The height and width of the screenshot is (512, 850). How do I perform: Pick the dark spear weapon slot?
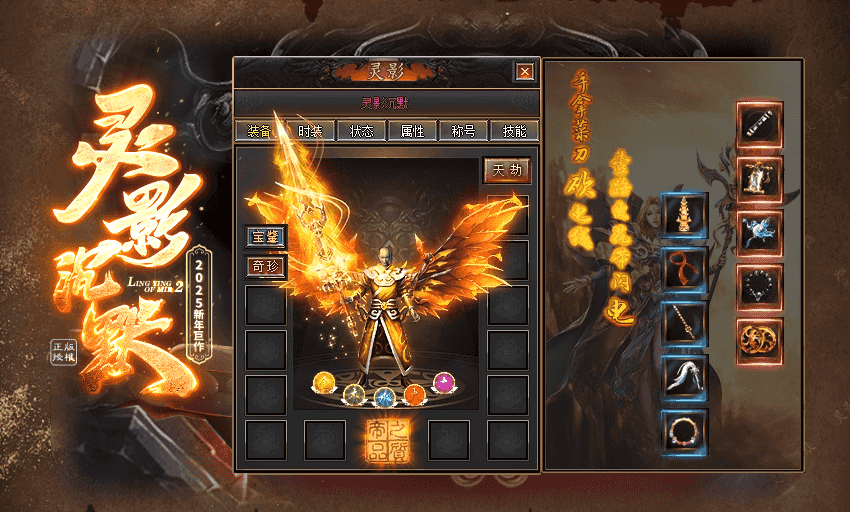pos(685,324)
